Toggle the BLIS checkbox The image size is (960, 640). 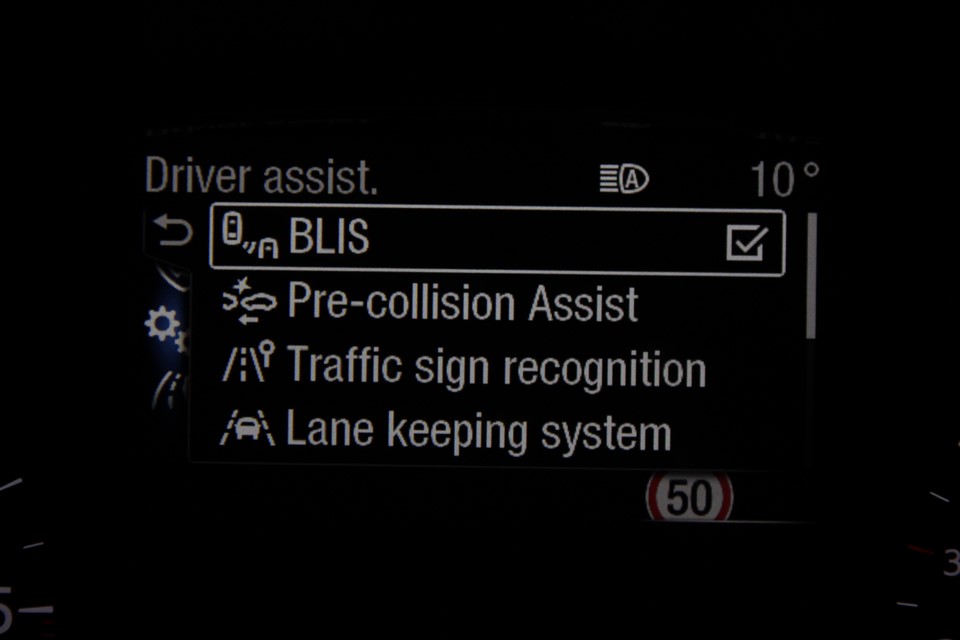click(x=746, y=242)
